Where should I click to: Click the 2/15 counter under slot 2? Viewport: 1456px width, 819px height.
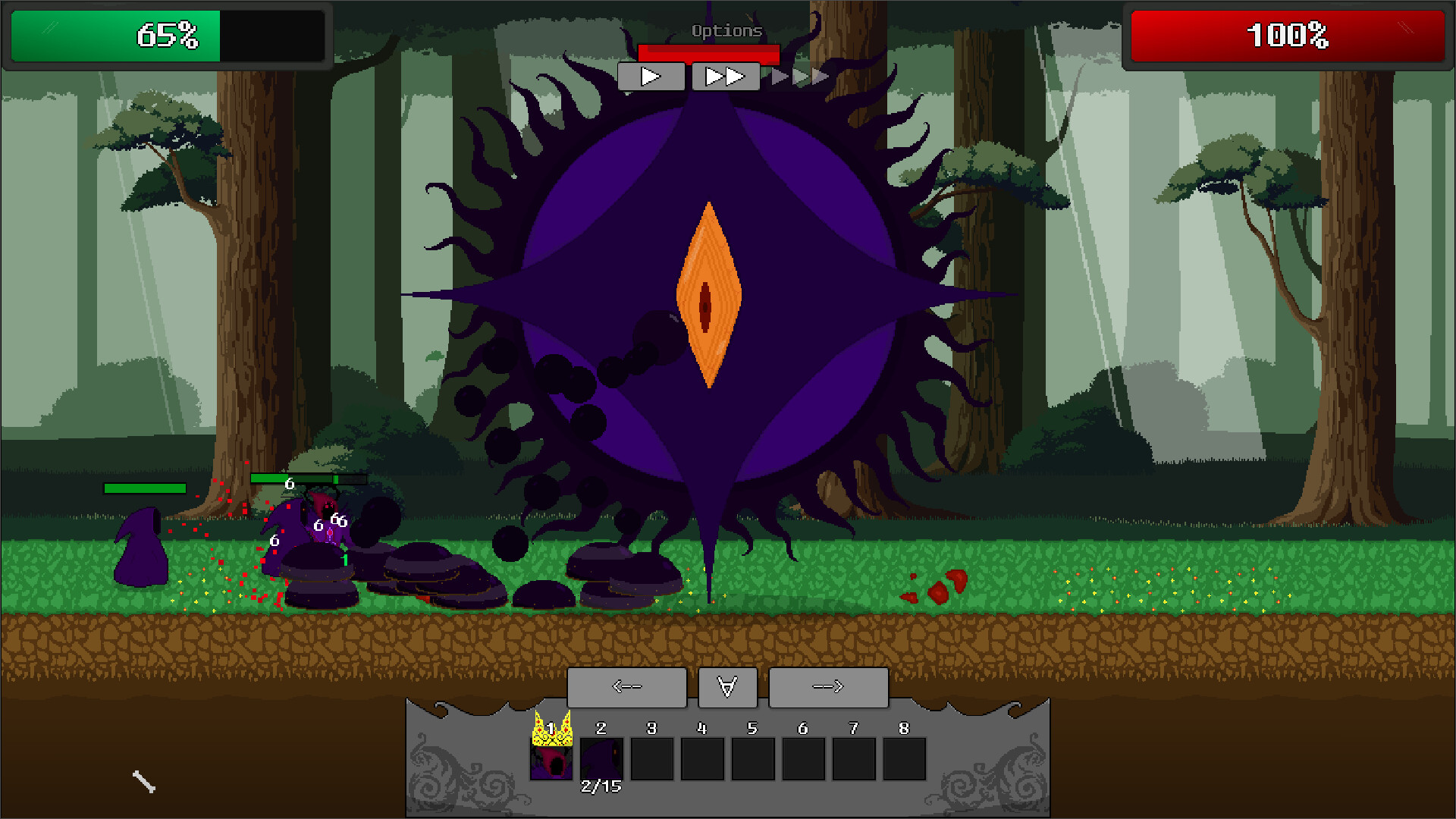(x=600, y=787)
